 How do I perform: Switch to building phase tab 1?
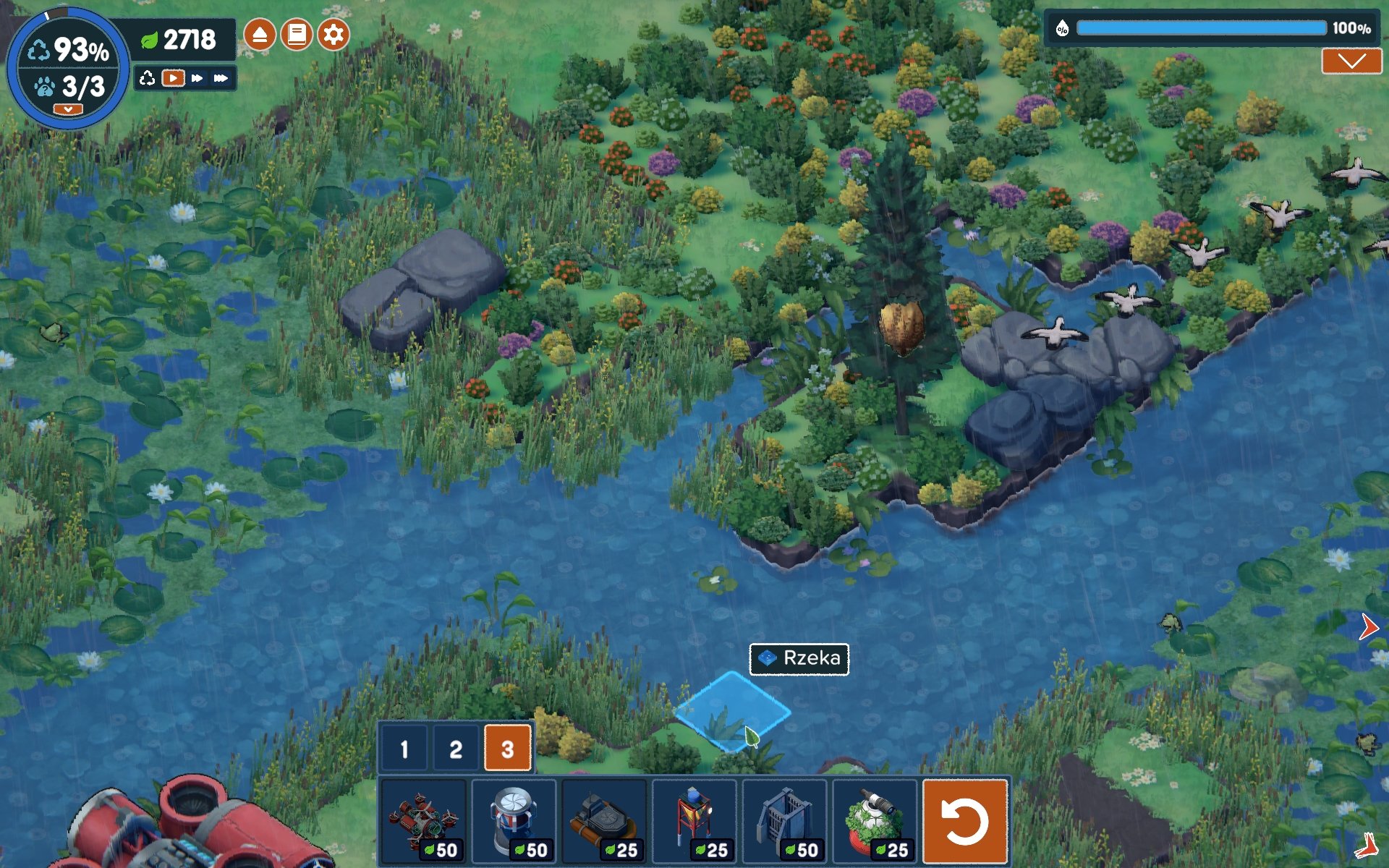click(404, 749)
